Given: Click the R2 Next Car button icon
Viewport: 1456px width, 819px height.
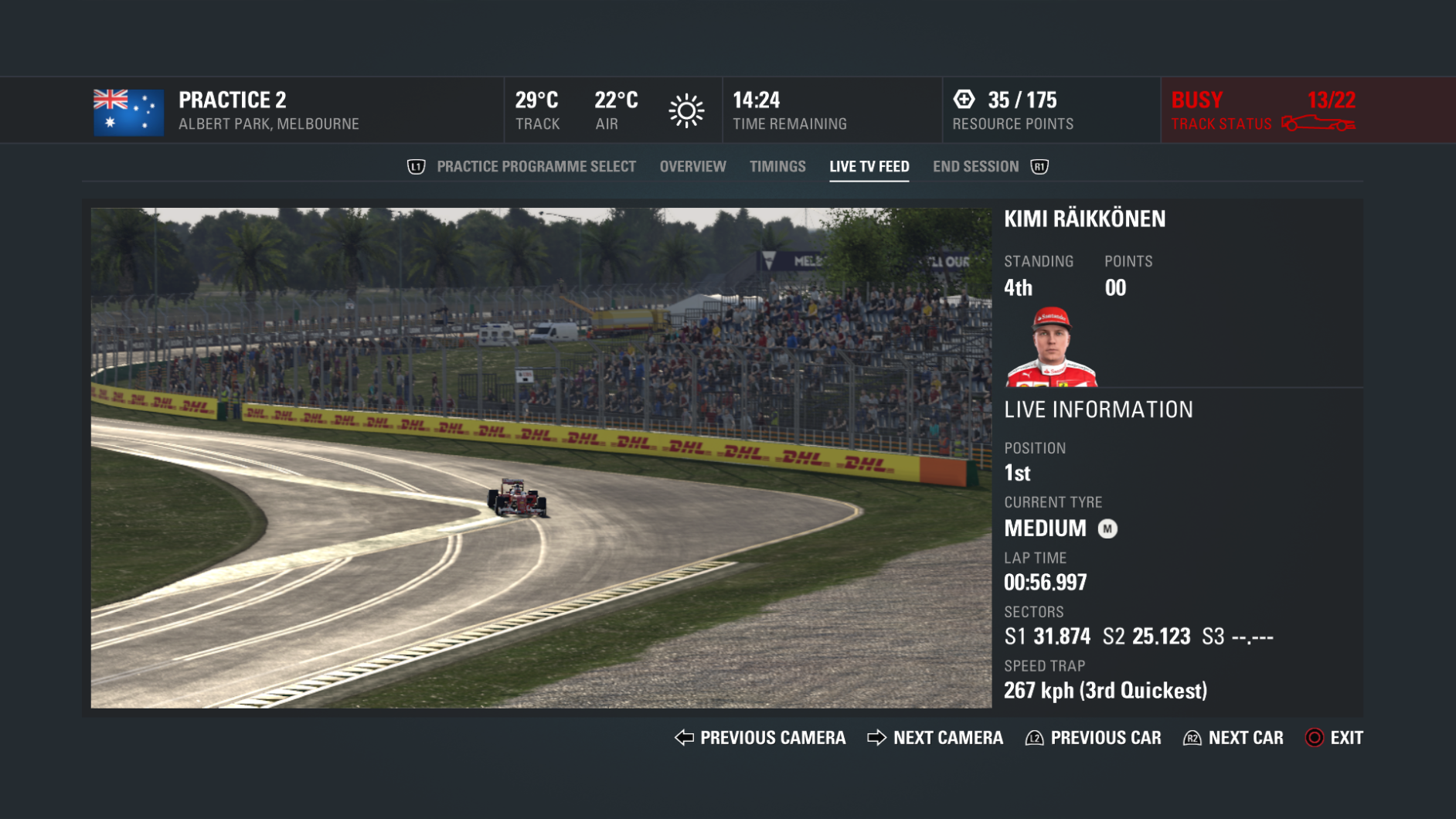Looking at the screenshot, I should (1192, 738).
